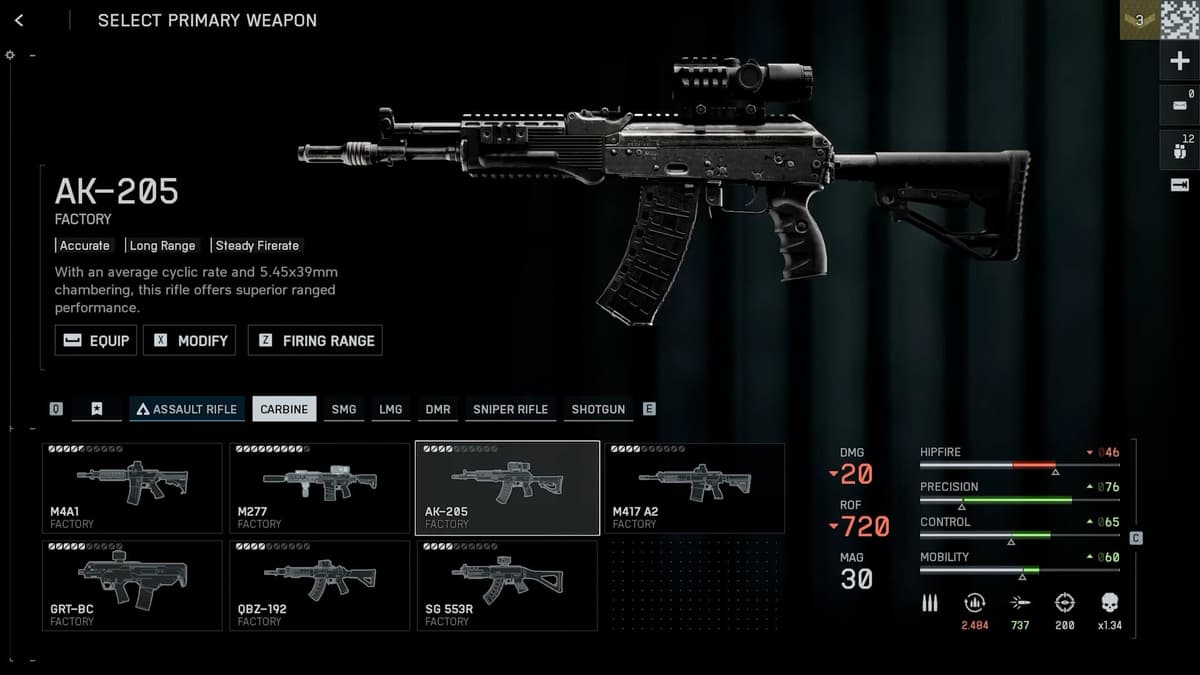Switch to the Sniper Rifle tab
1200x675 pixels.
[x=510, y=409]
